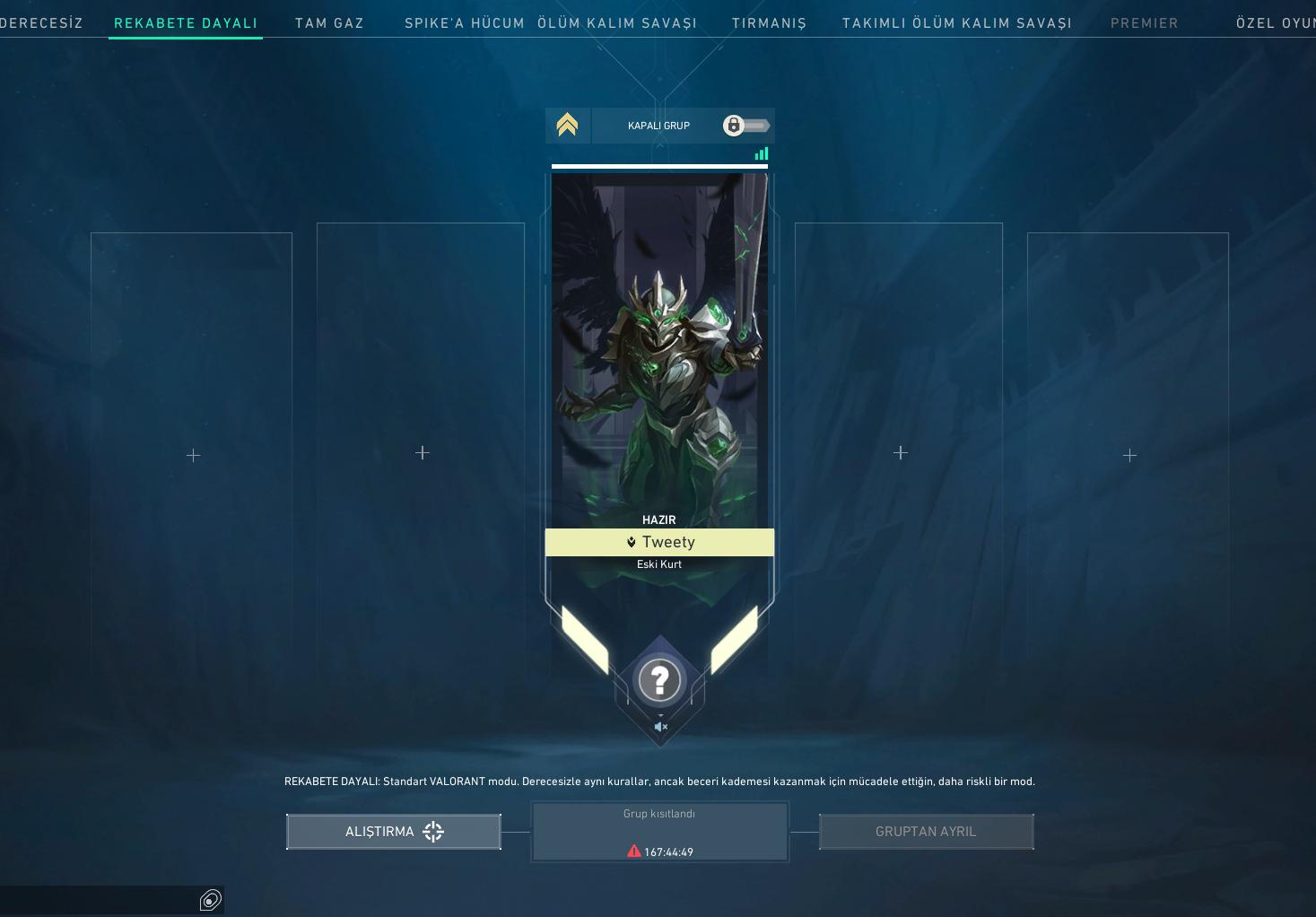Switch to Ölüm Kalım Savaşı tab

tap(617, 23)
